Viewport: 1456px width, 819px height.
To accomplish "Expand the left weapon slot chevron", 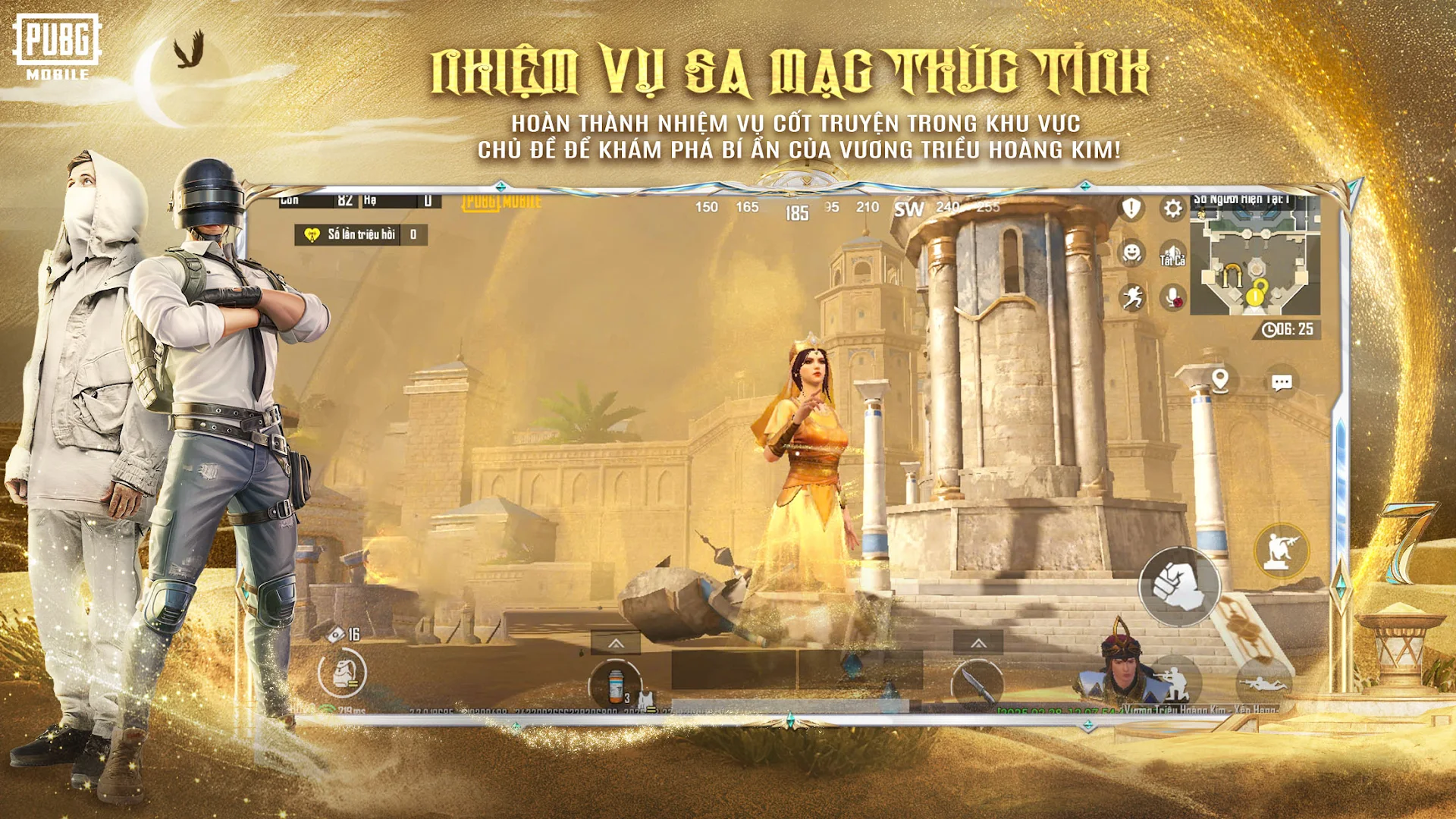I will click(617, 643).
